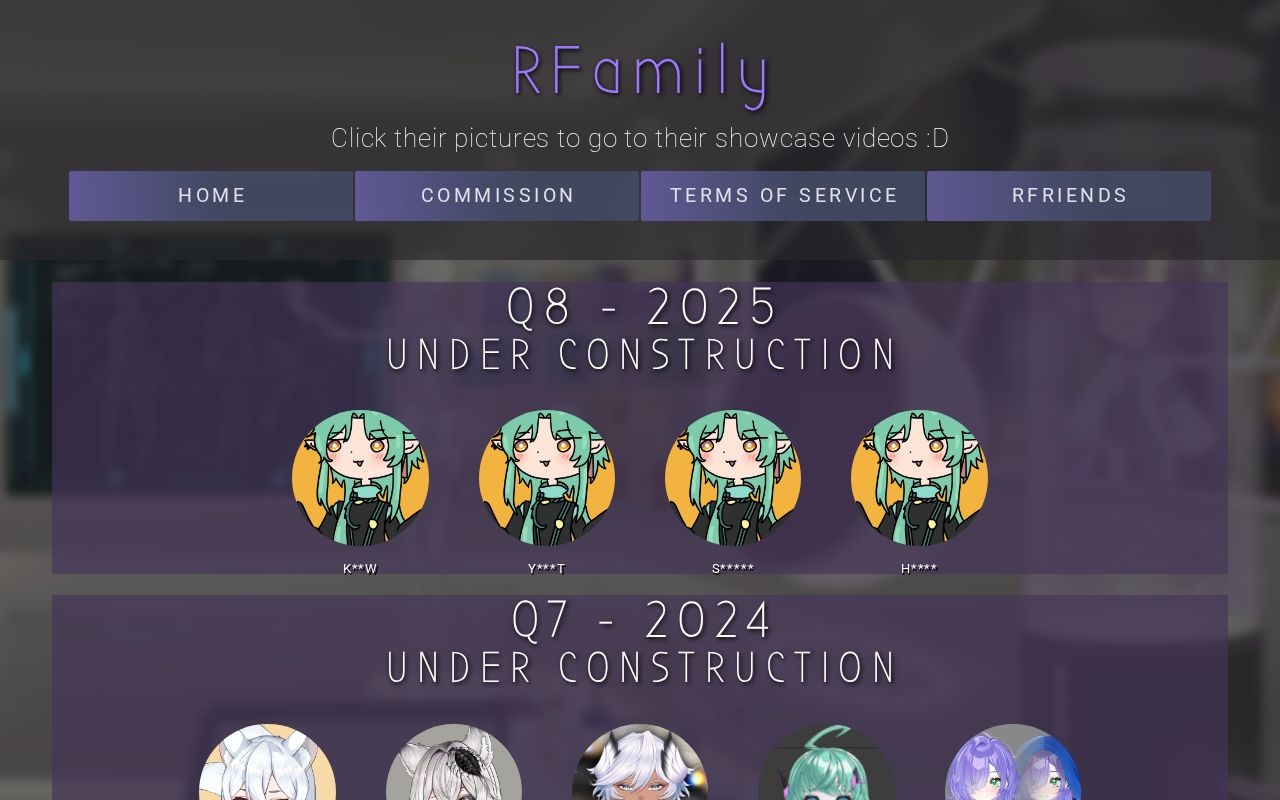Open S*****'s showcase video
This screenshot has width=1280, height=800.
click(733, 478)
